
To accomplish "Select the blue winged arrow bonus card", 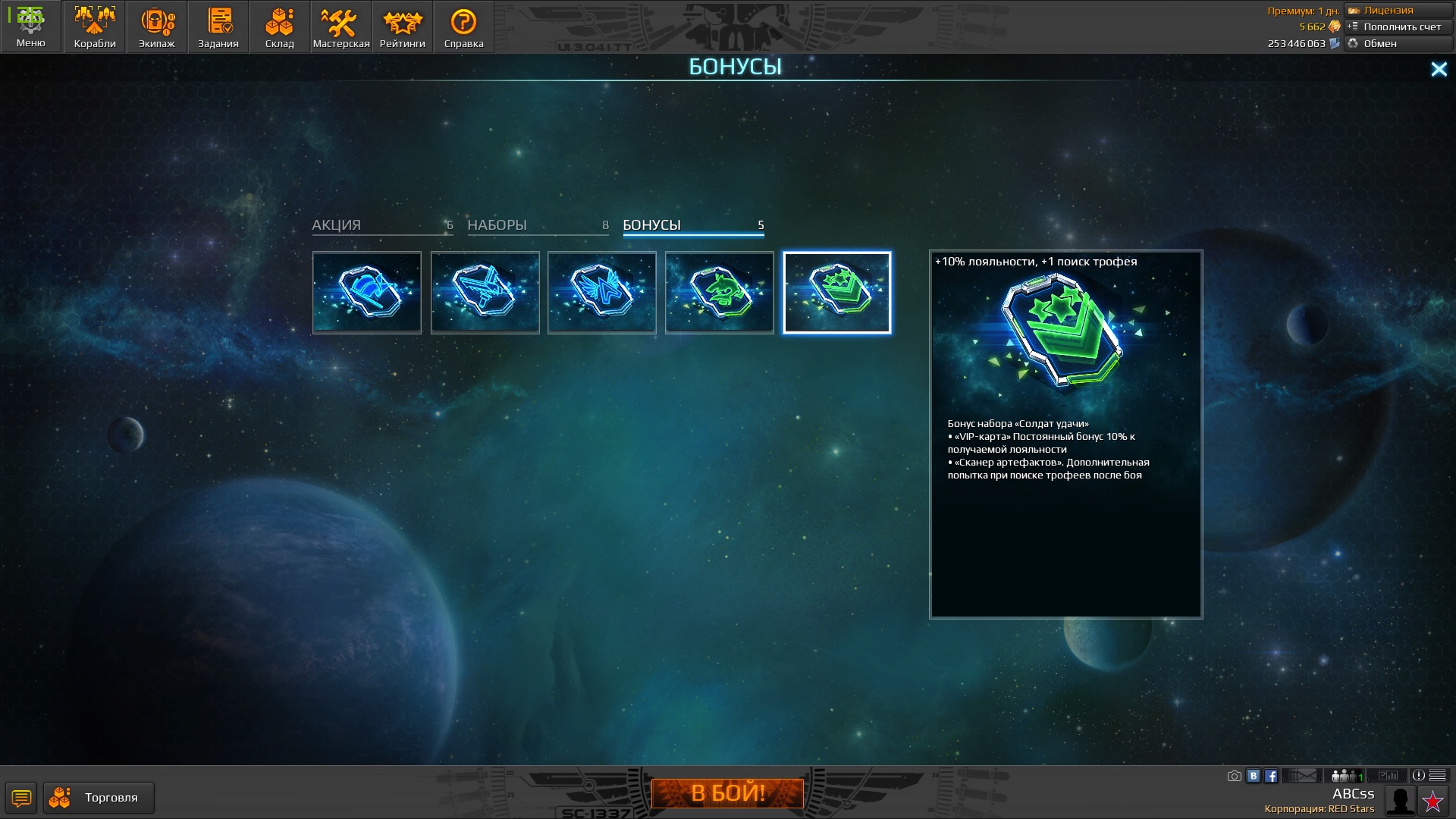I will pos(602,293).
